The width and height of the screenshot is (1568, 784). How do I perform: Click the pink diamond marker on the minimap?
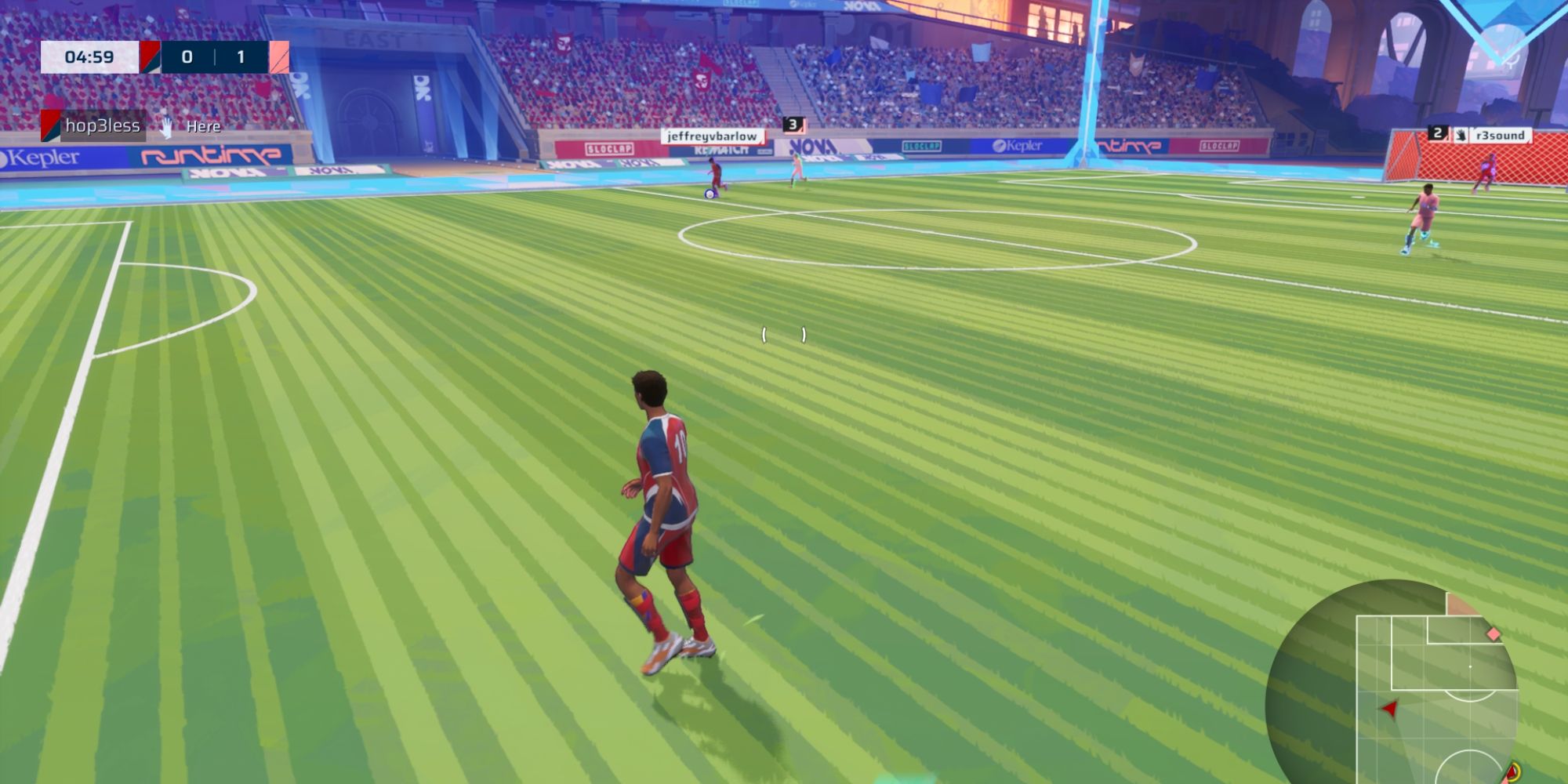(x=1494, y=633)
